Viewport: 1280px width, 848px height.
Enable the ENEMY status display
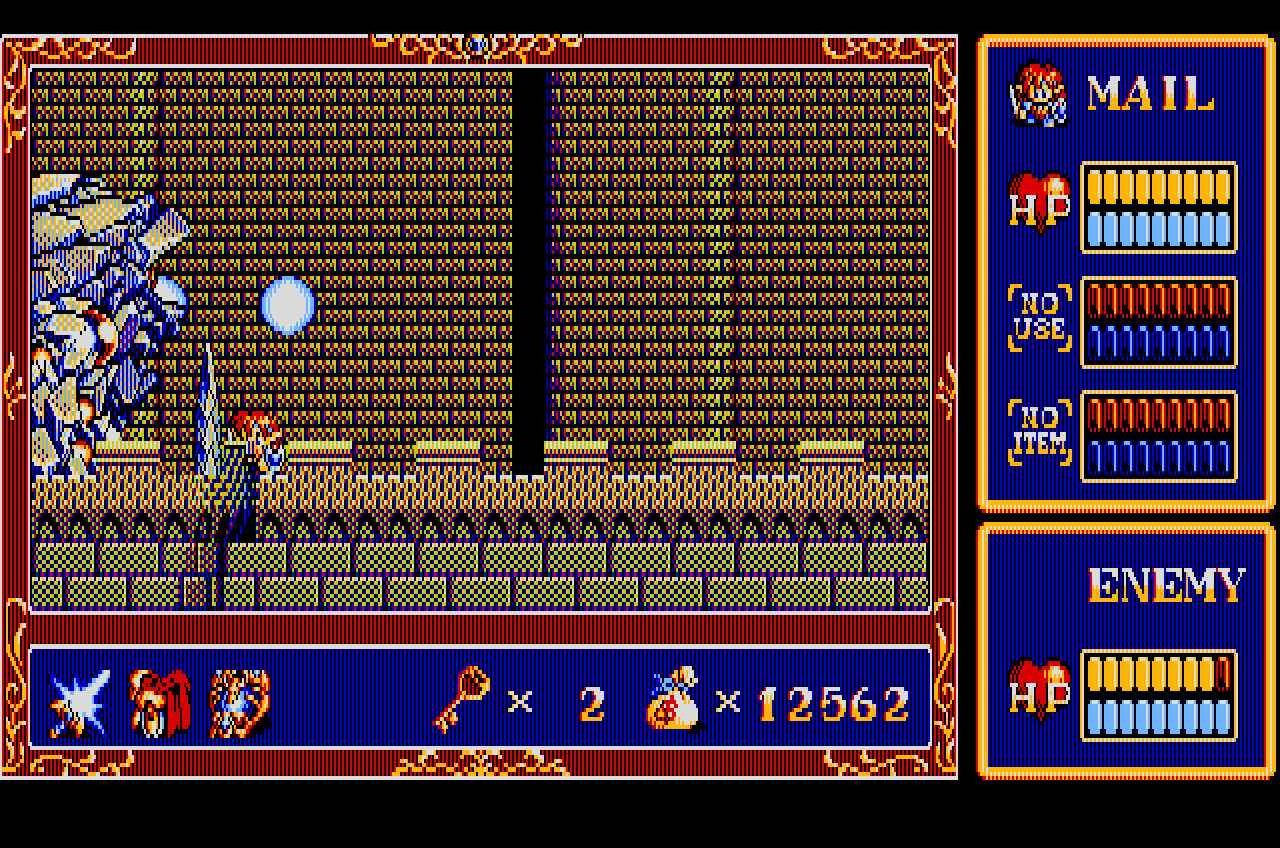coord(1125,650)
